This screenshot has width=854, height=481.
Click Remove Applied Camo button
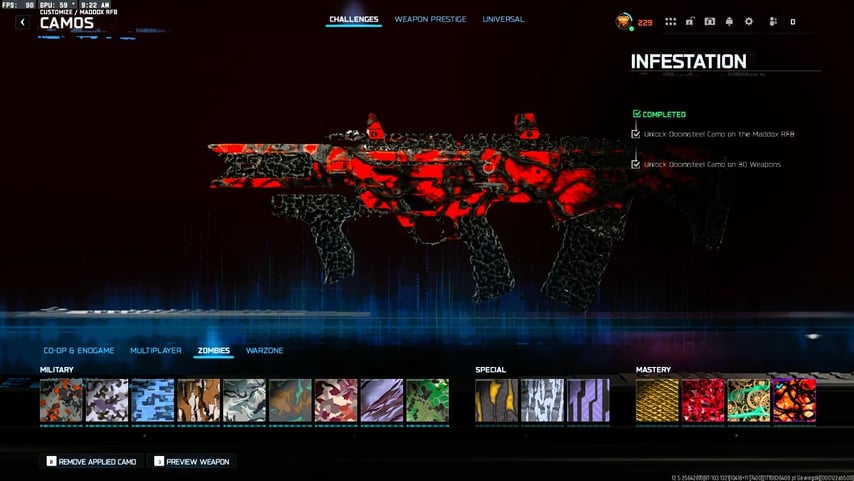tap(90, 462)
